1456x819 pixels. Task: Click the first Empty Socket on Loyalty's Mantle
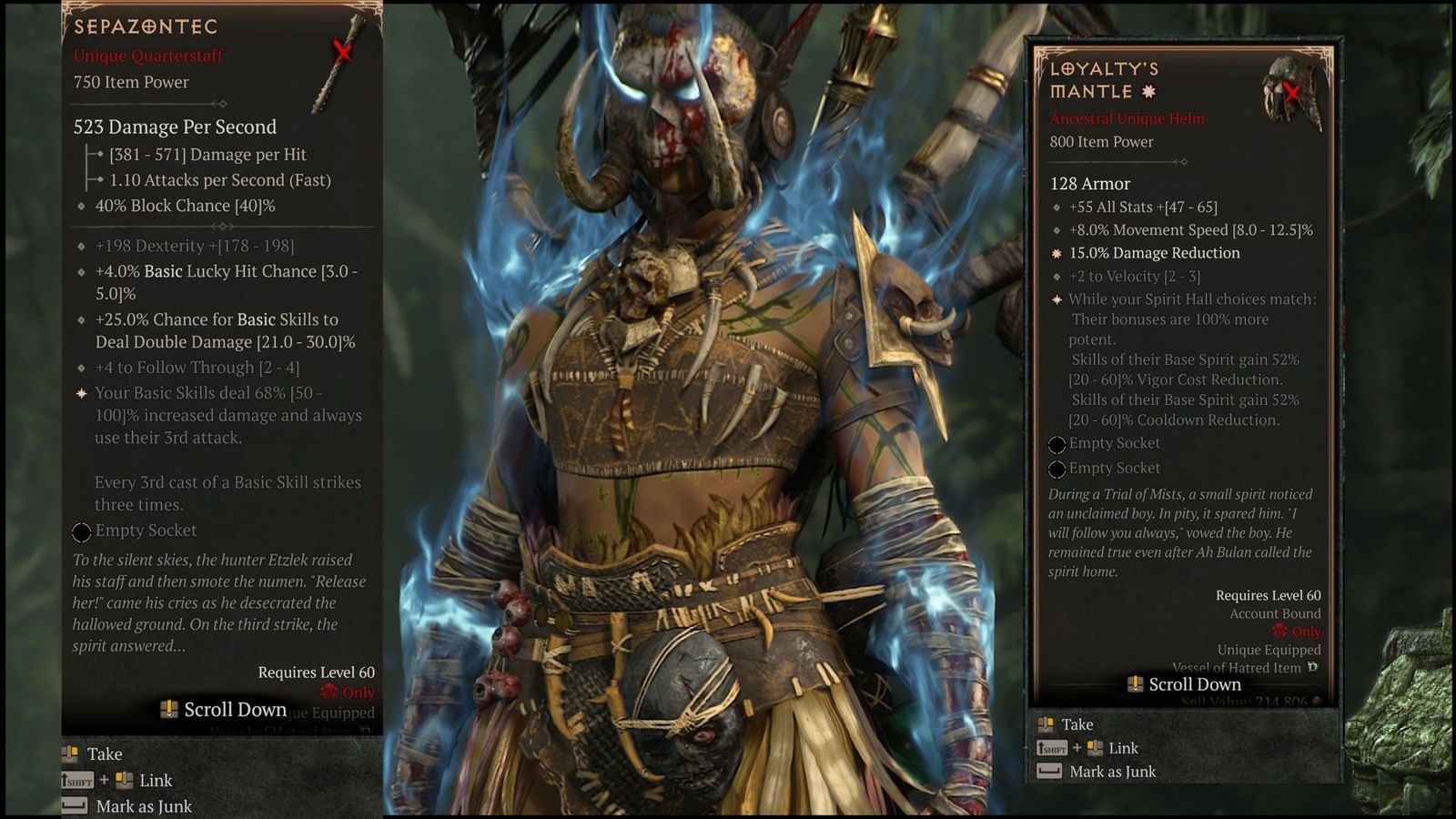[1058, 444]
